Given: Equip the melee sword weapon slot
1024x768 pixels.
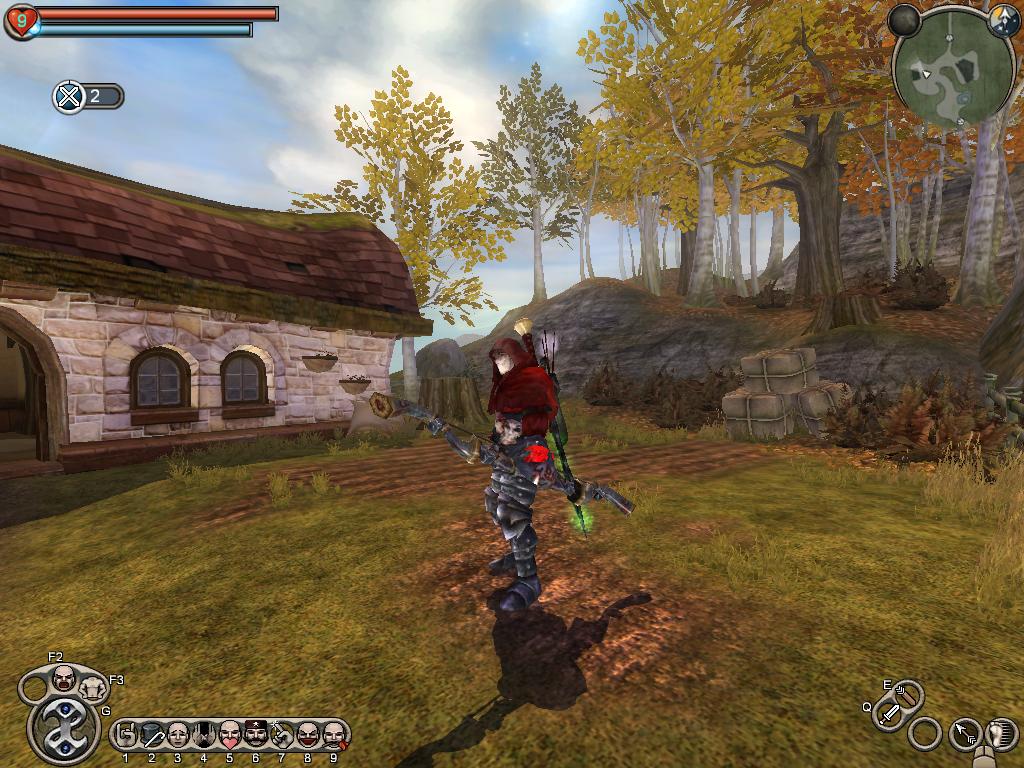Looking at the screenshot, I should 889,714.
